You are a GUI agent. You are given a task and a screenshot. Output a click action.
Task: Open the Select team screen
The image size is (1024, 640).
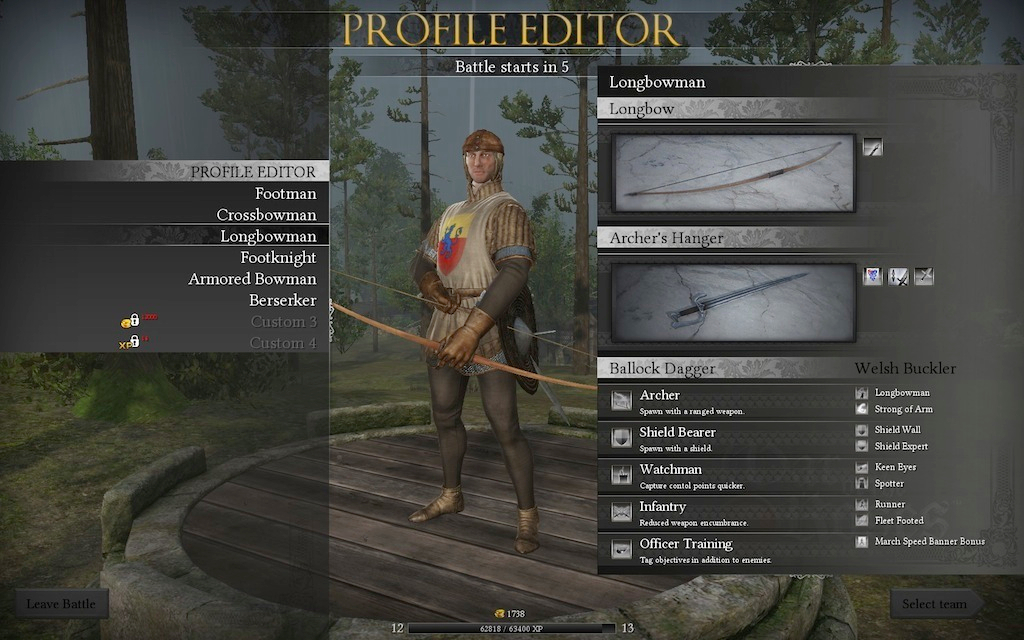pos(934,604)
